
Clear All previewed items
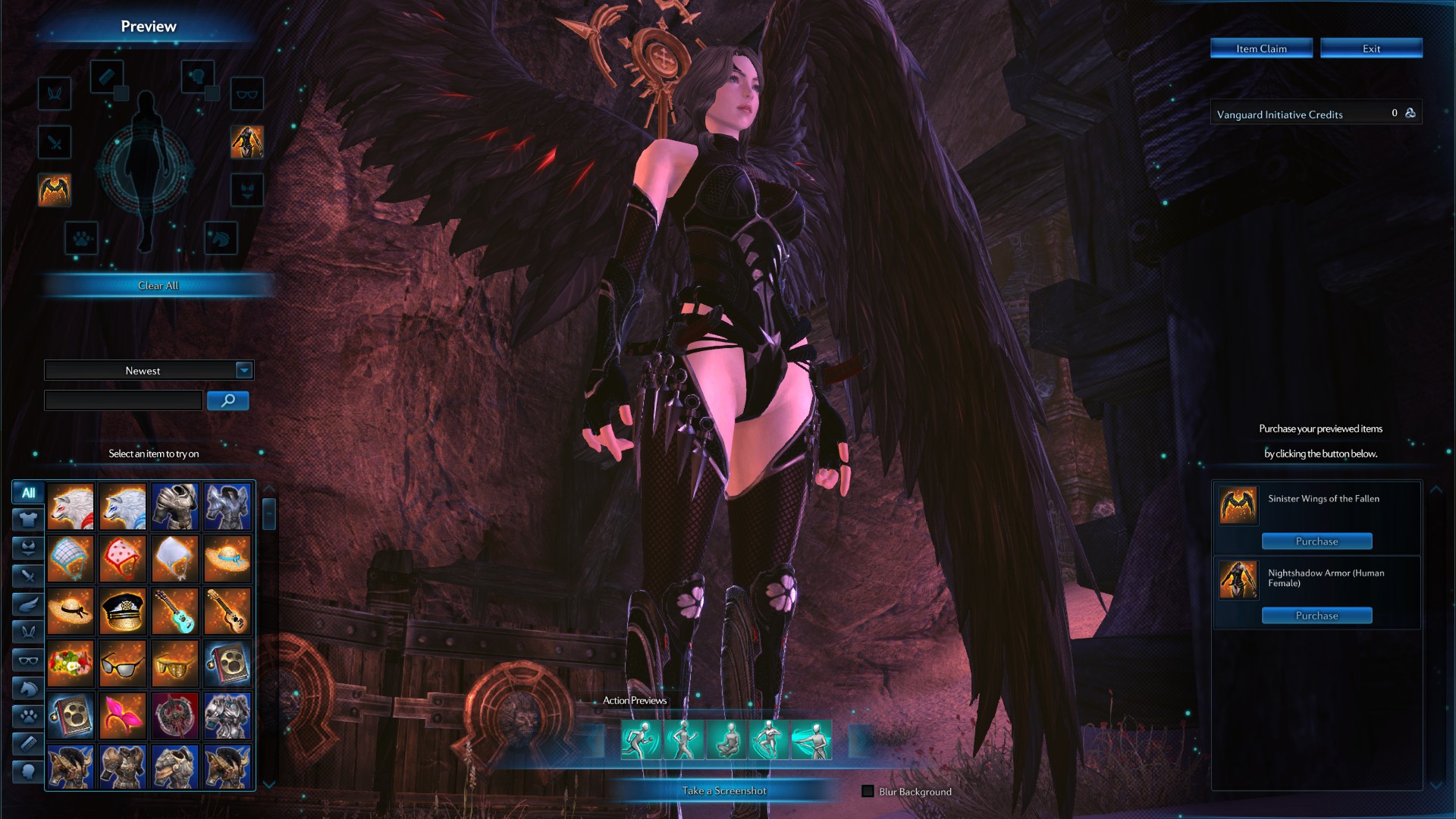coord(158,285)
